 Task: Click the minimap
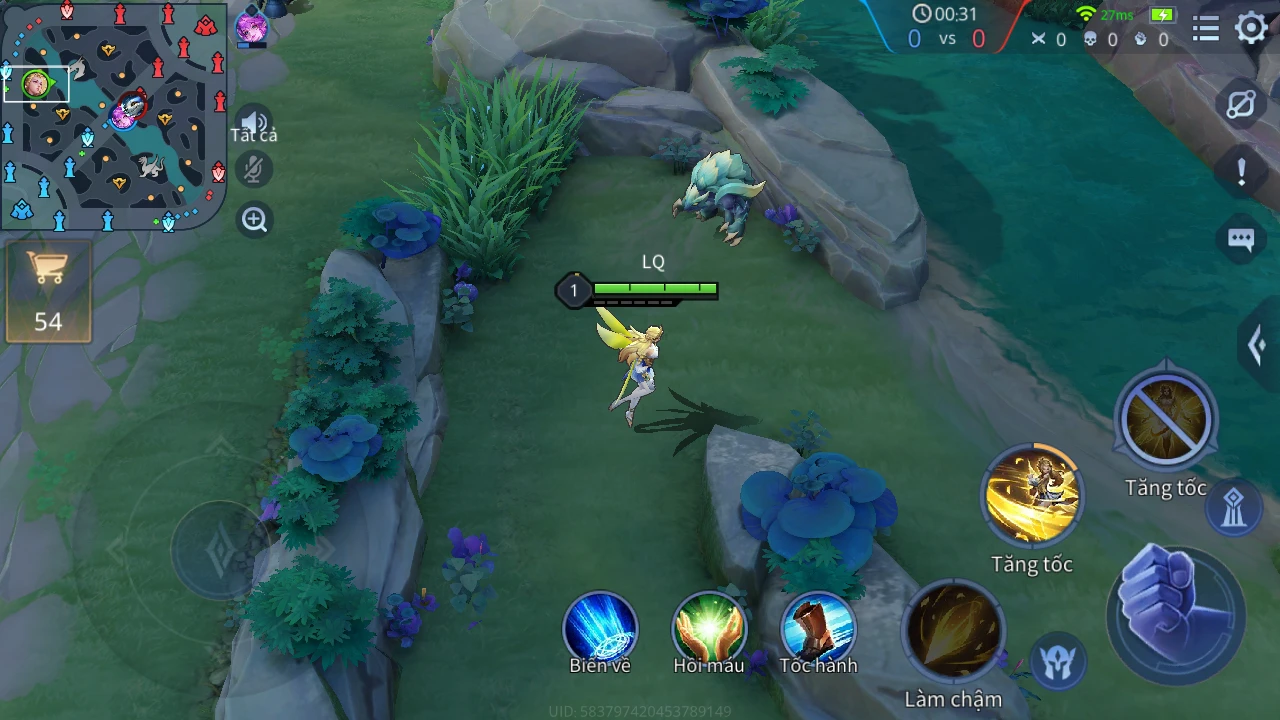[113, 115]
